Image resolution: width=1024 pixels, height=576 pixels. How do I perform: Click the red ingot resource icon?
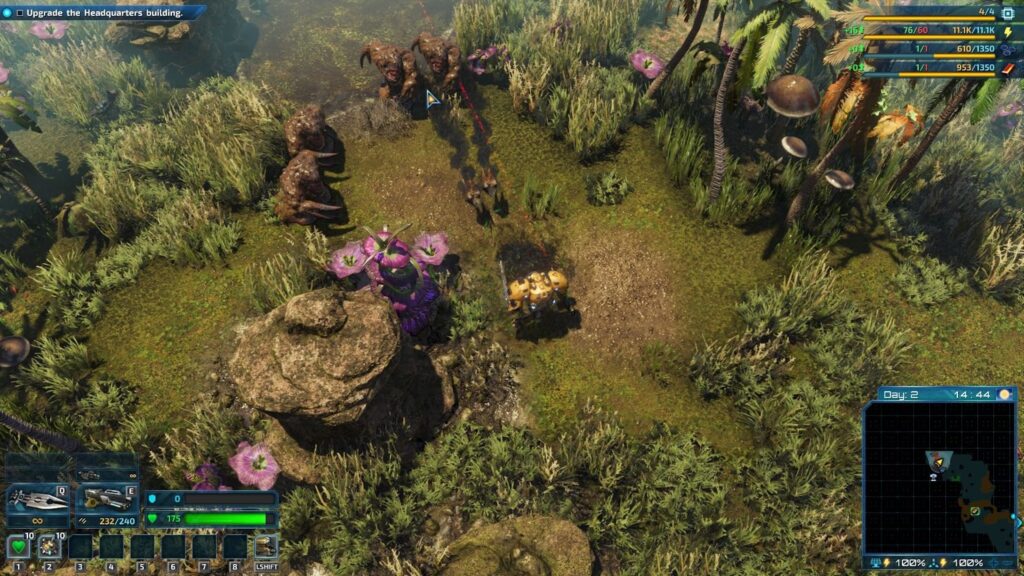[1009, 68]
